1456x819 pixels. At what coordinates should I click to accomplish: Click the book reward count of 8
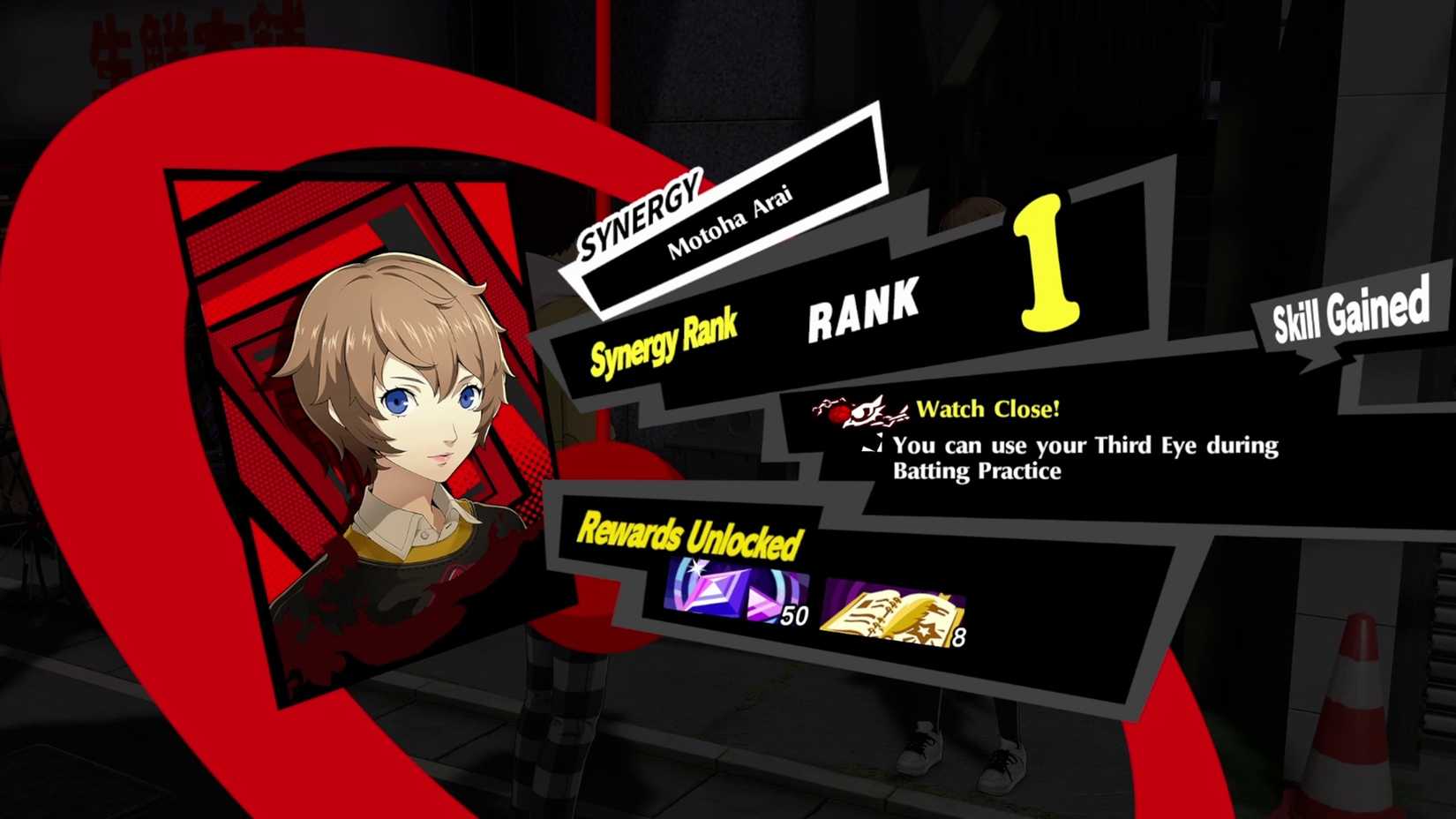pyautogui.click(x=962, y=637)
